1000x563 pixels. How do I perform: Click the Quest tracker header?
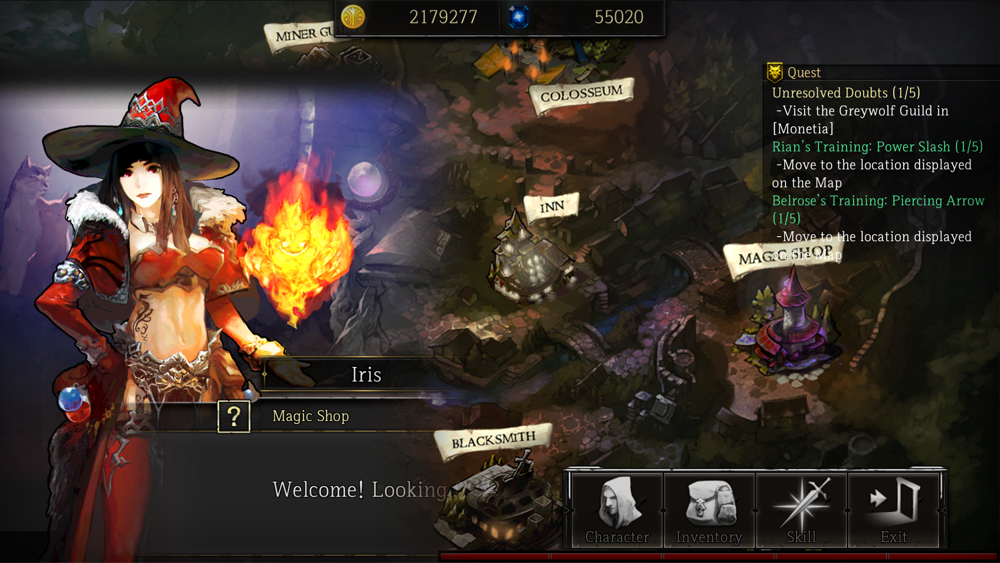[x=804, y=72]
